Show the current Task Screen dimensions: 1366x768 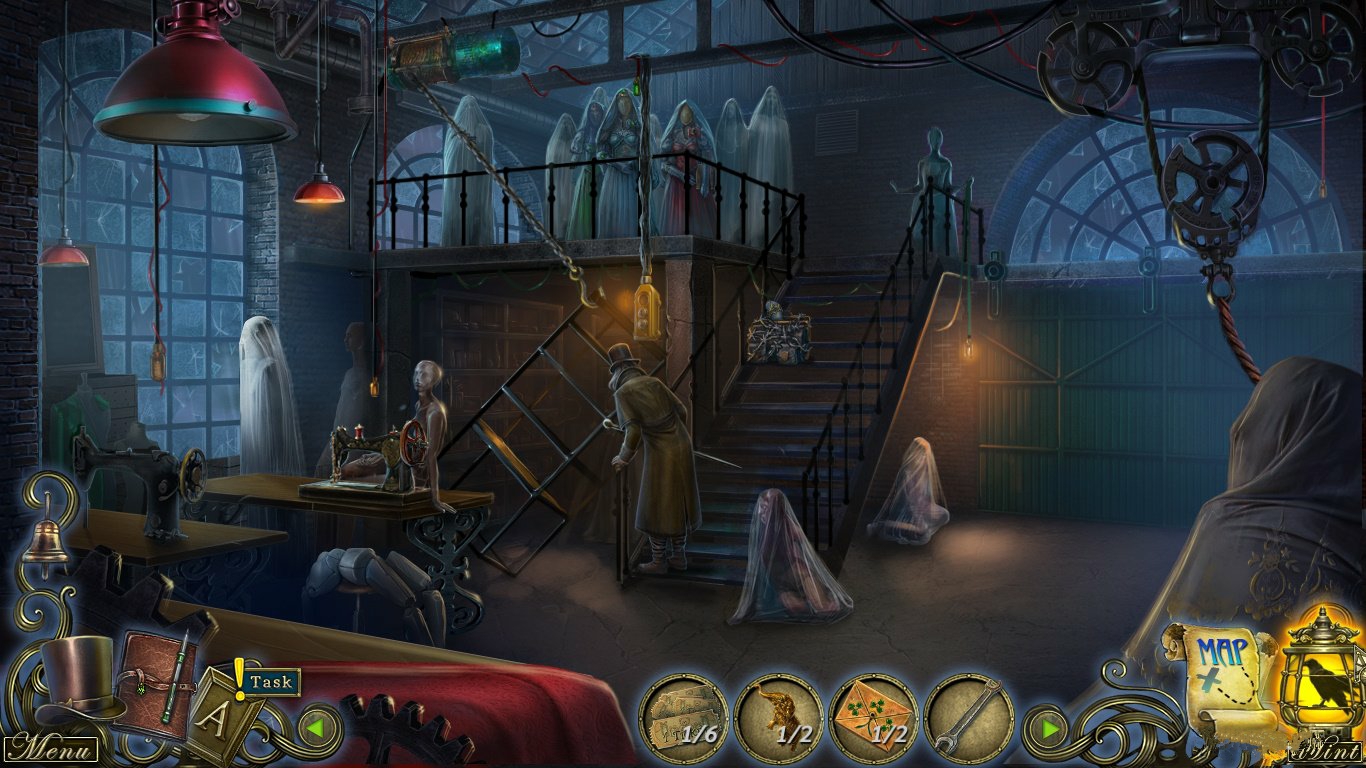pos(271,682)
